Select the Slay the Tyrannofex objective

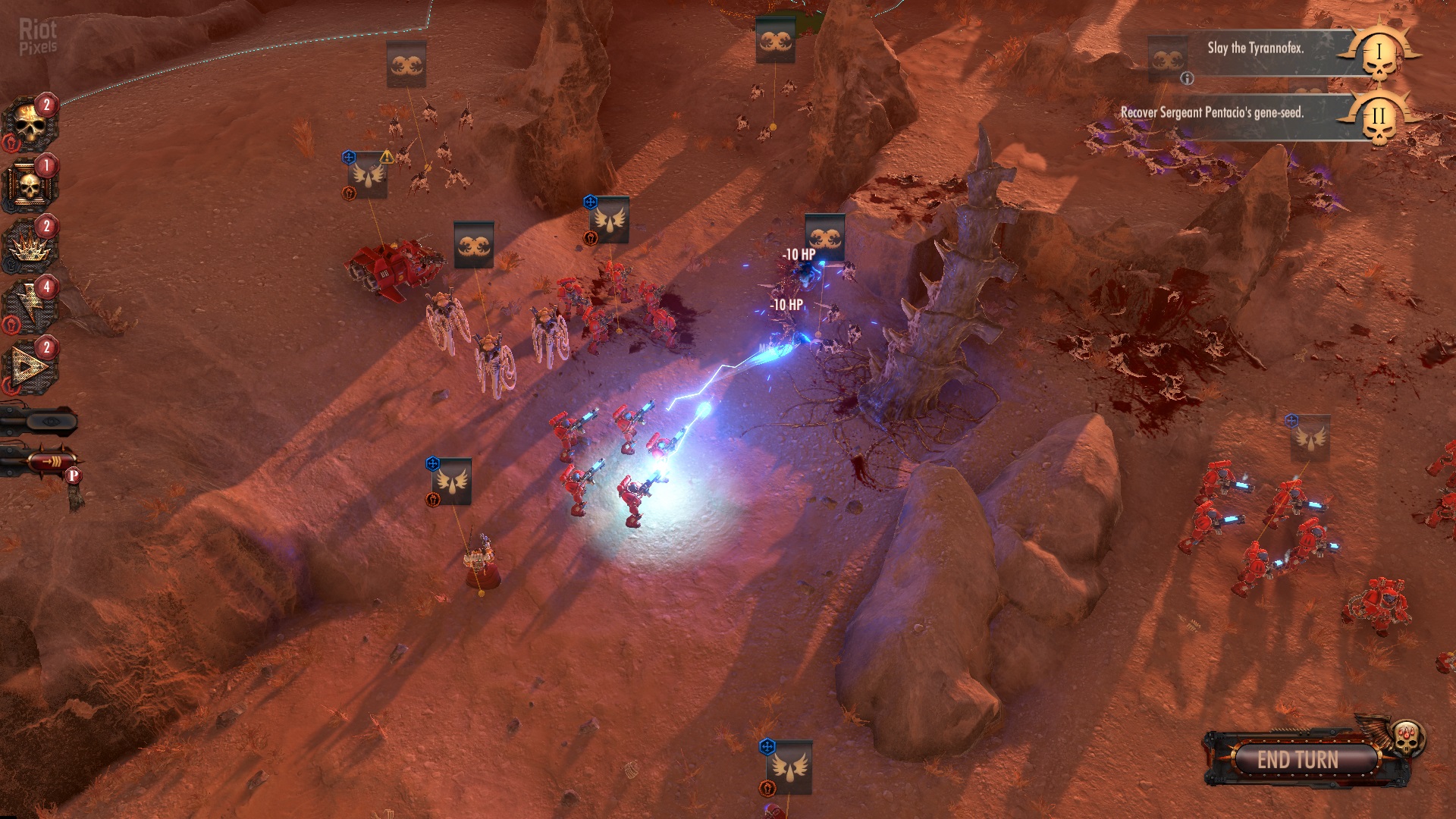(1255, 49)
